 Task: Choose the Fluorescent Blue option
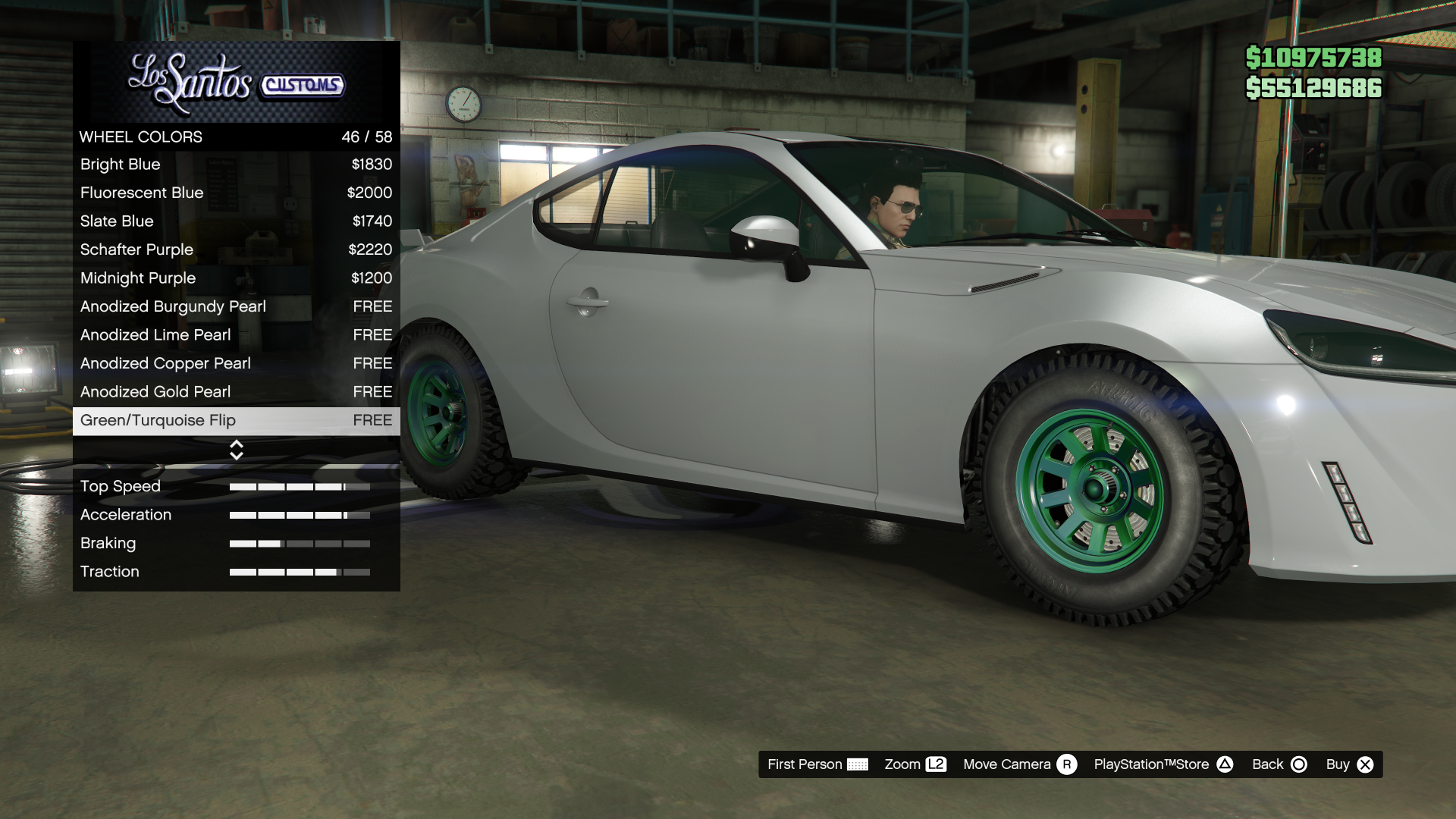236,193
